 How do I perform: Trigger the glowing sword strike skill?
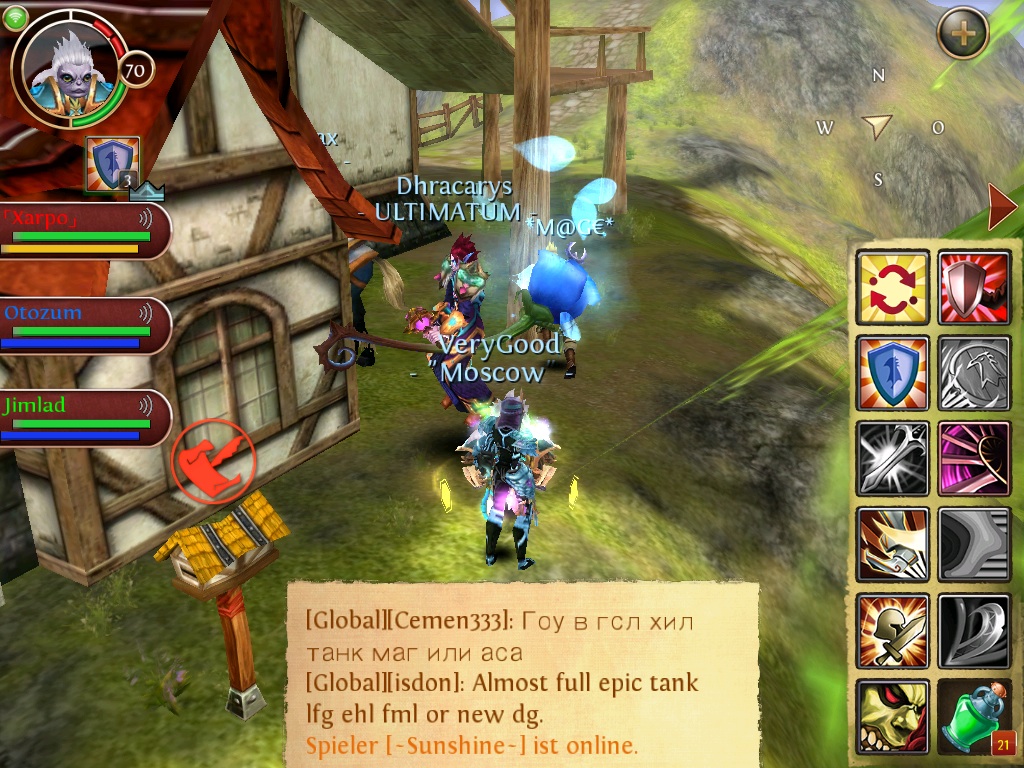(x=893, y=459)
